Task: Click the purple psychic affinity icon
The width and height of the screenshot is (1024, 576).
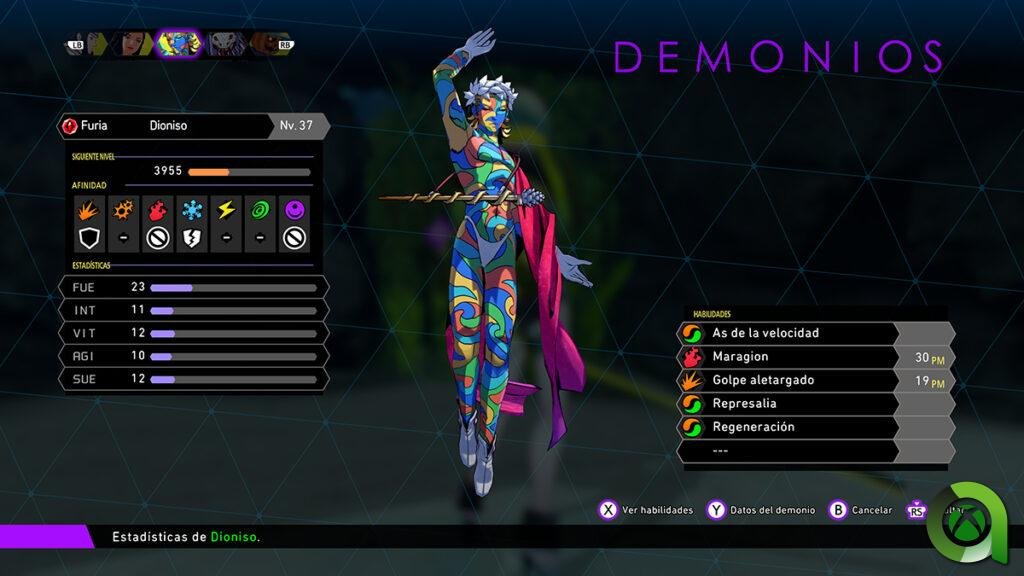Action: (x=294, y=210)
